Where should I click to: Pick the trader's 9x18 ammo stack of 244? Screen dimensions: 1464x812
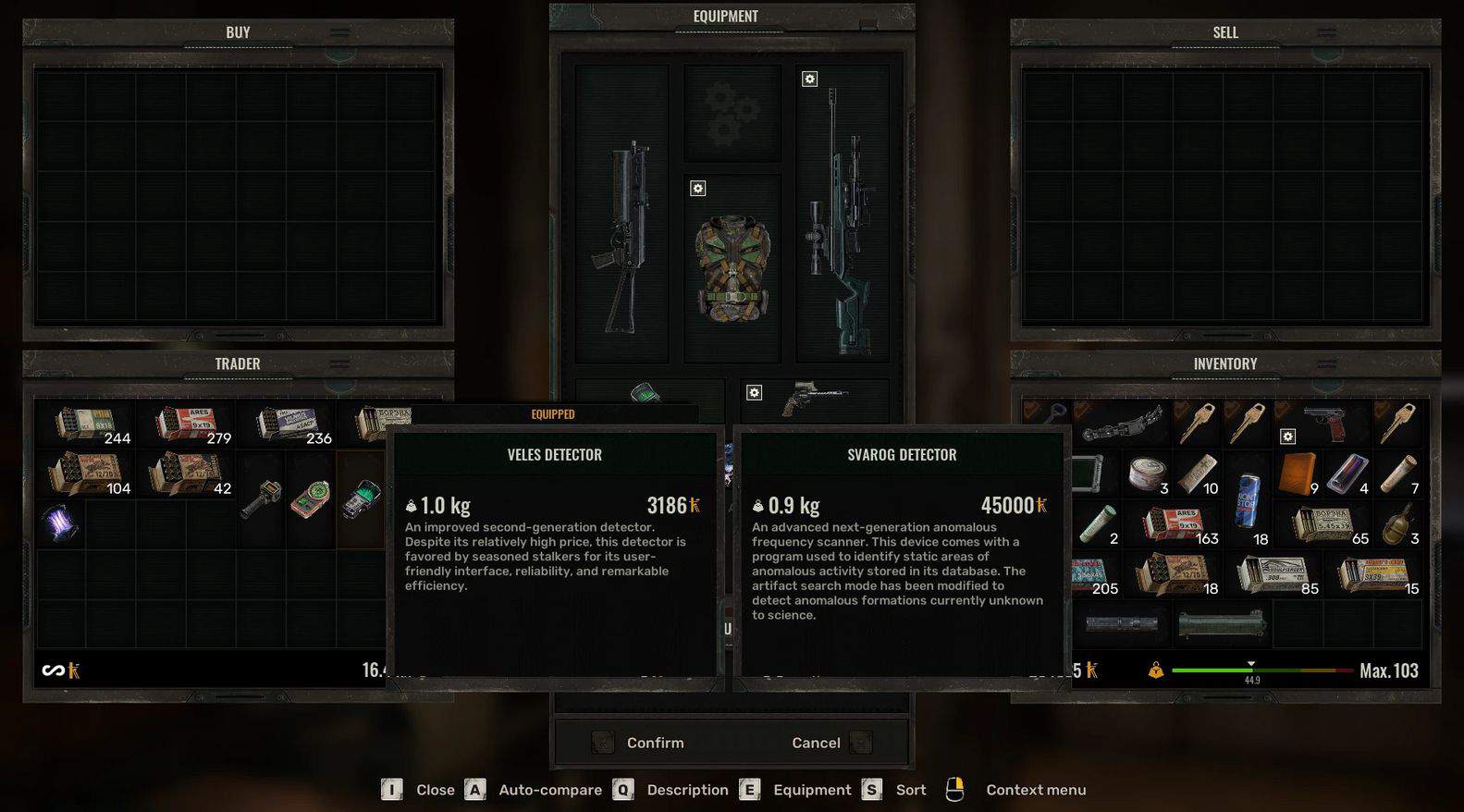[85, 424]
